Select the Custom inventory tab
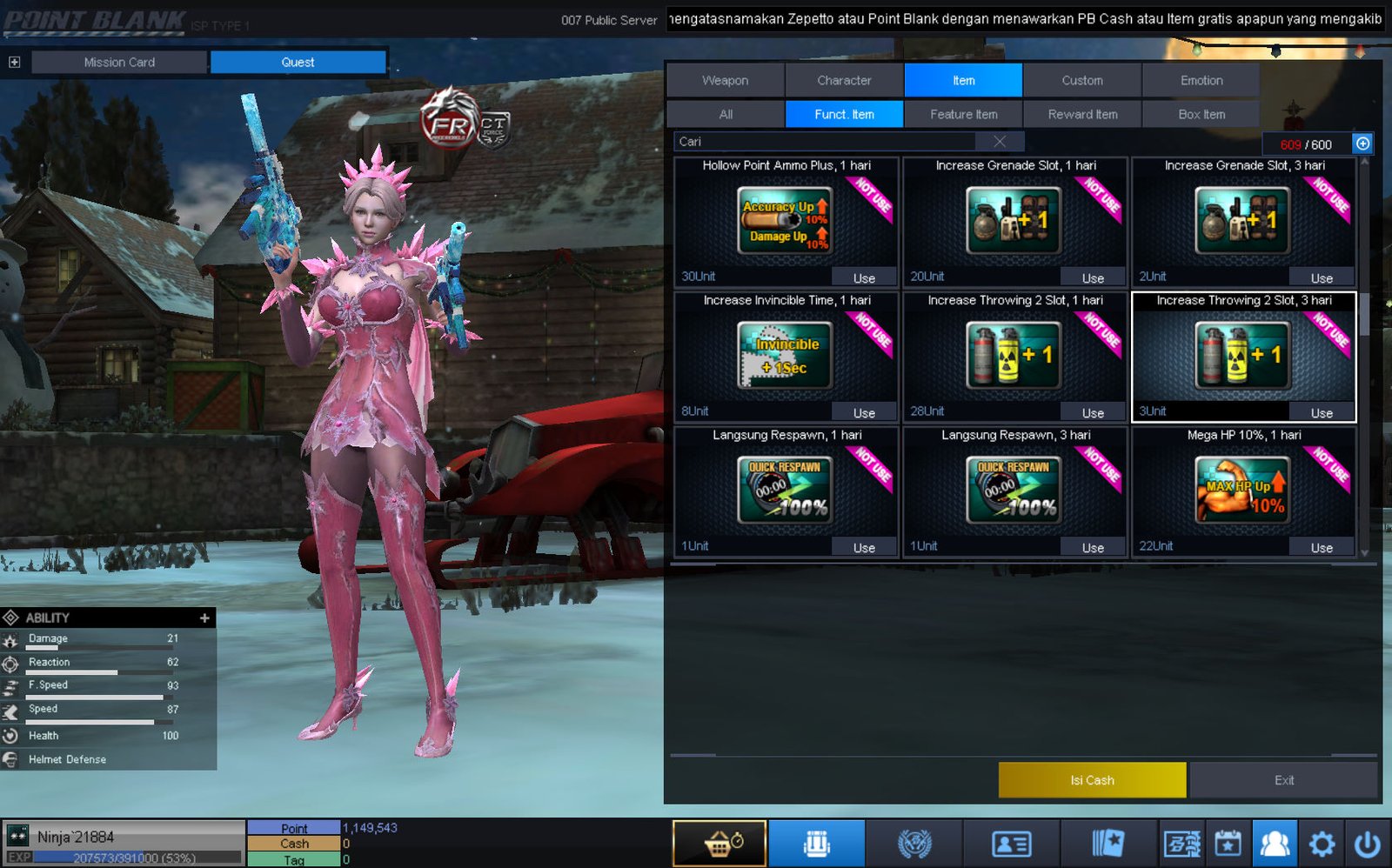This screenshot has height=868, width=1392. (1081, 80)
